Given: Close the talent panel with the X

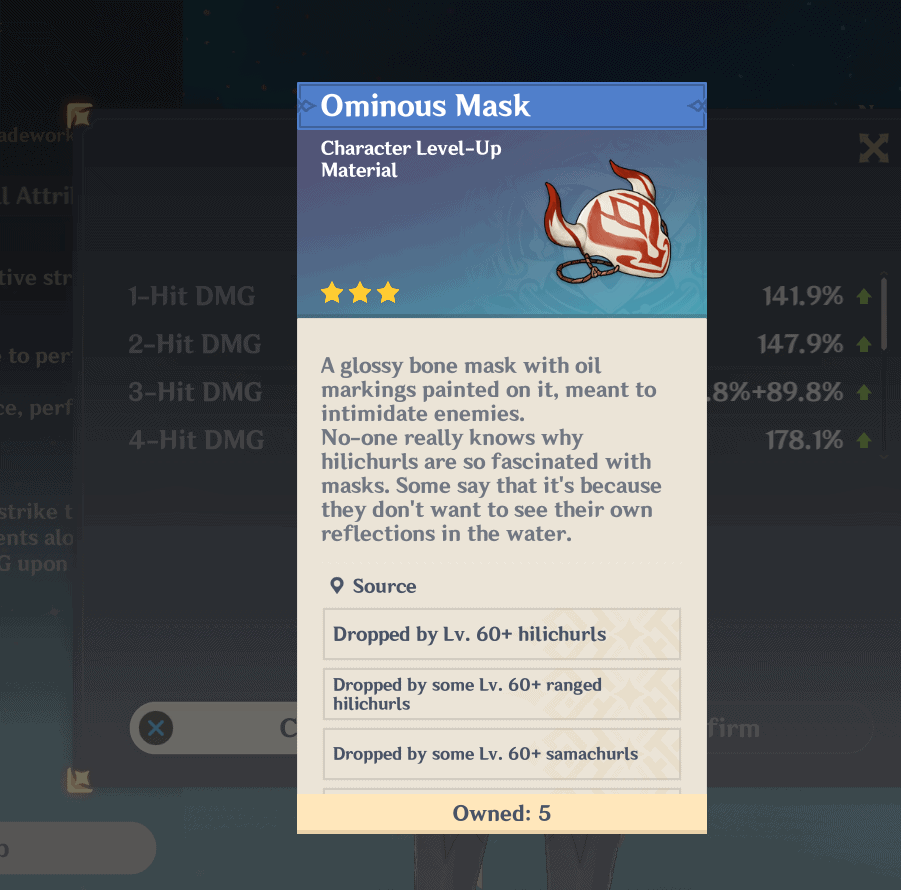Looking at the screenshot, I should [x=873, y=149].
